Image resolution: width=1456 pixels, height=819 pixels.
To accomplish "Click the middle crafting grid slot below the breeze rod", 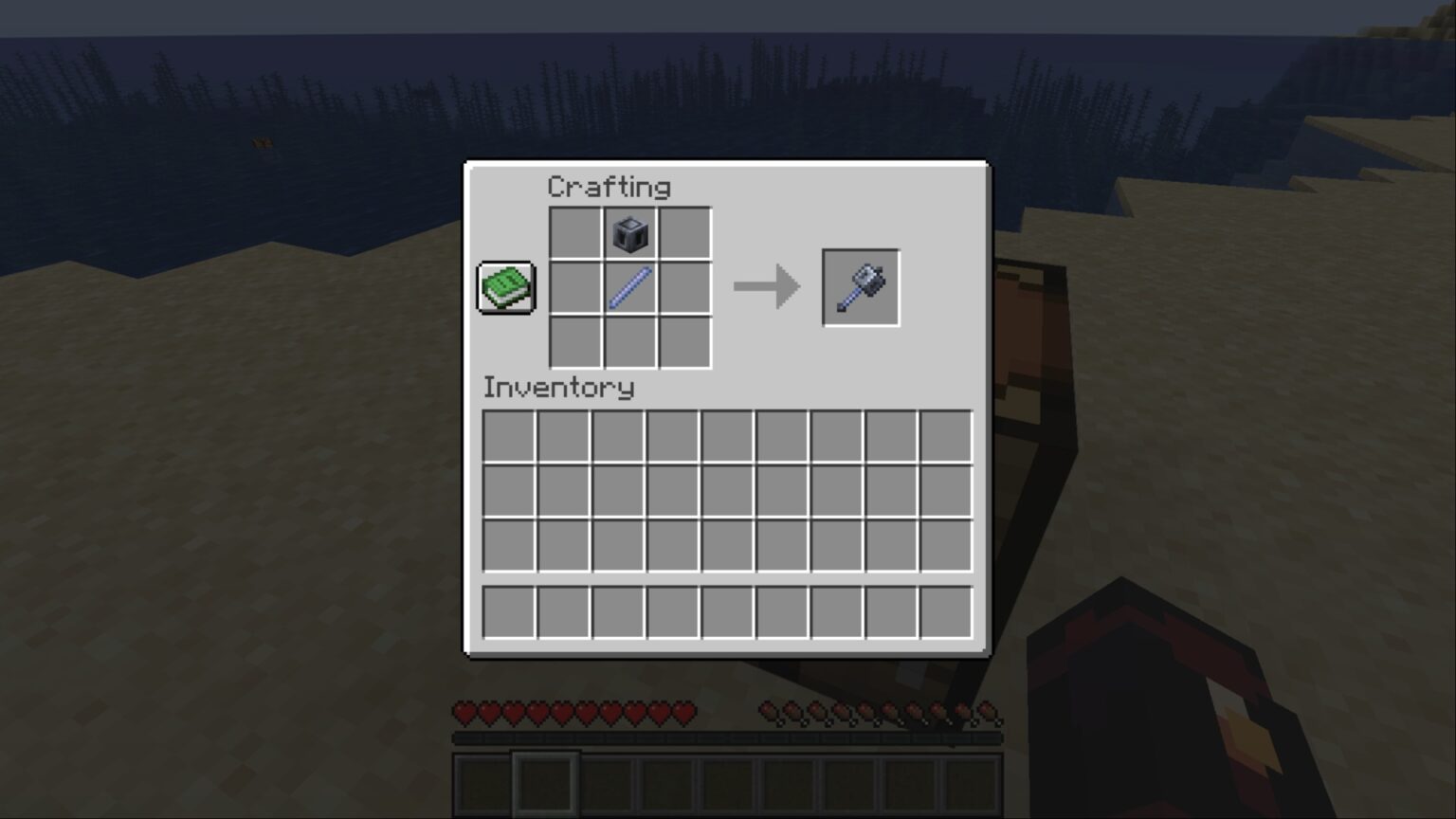I will (628, 341).
